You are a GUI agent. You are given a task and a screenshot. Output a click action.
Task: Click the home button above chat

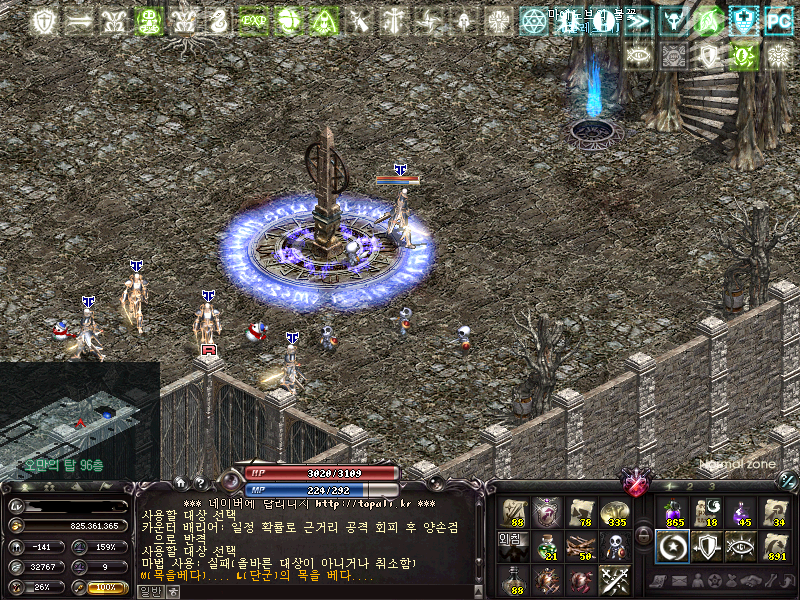181,482
